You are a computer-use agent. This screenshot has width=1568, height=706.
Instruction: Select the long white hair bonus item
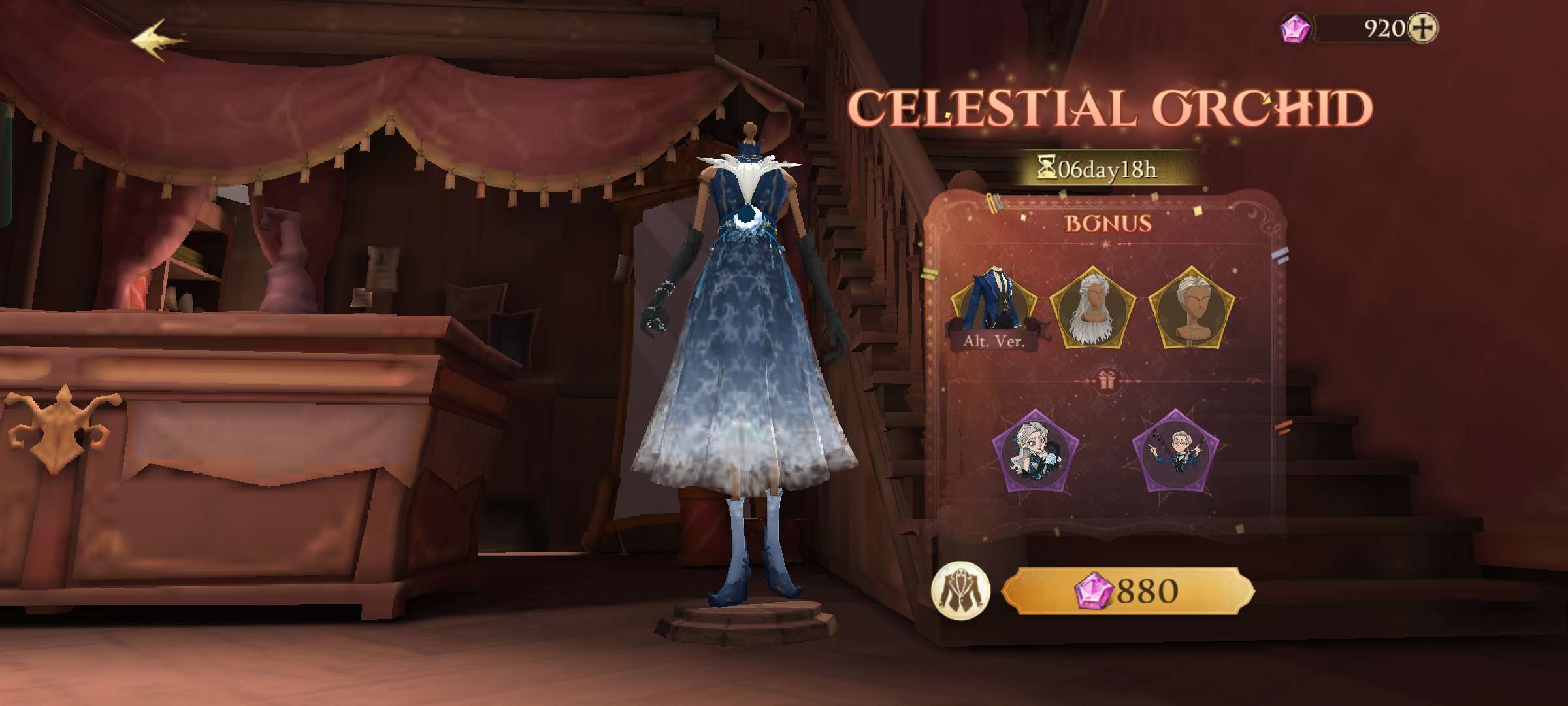(x=1092, y=307)
